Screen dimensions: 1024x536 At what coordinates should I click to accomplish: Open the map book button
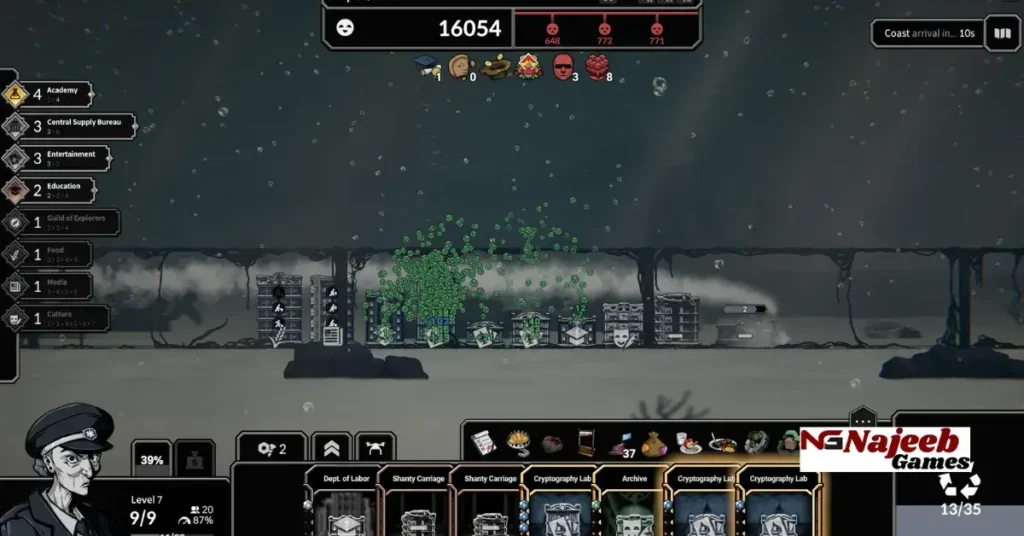(x=1001, y=34)
